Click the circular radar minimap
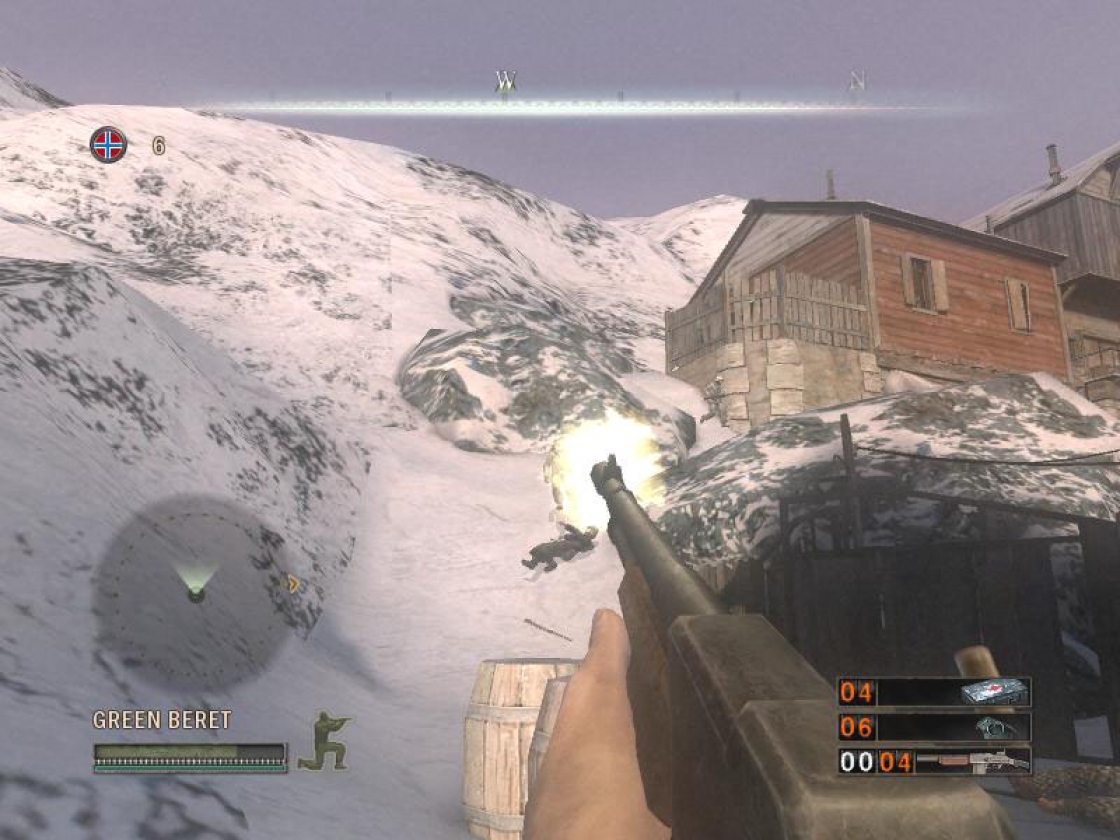 click(x=196, y=593)
